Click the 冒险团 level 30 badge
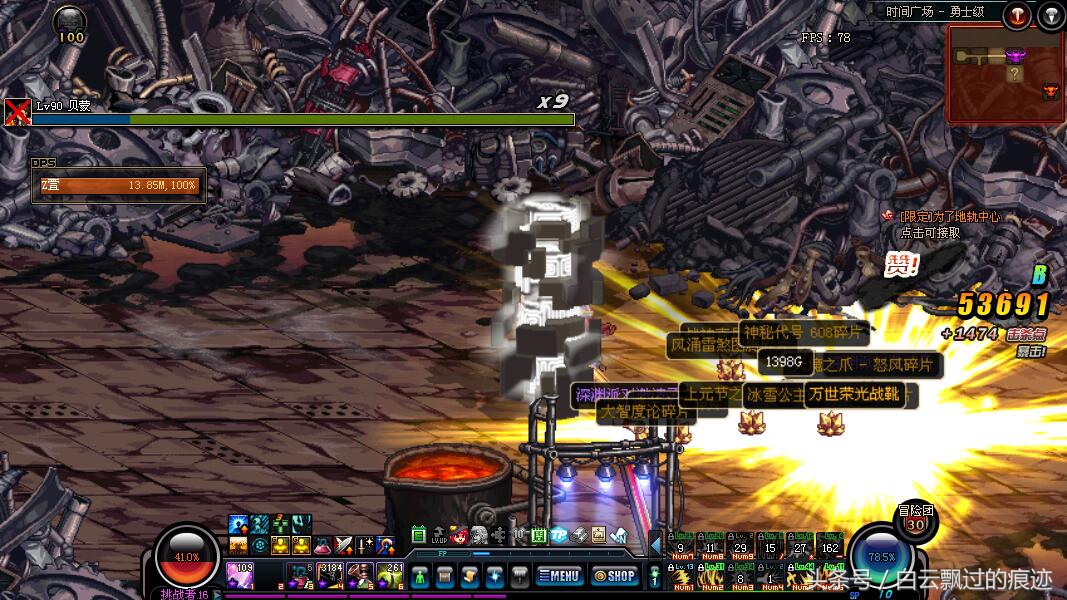The width and height of the screenshot is (1067, 600). [914, 517]
